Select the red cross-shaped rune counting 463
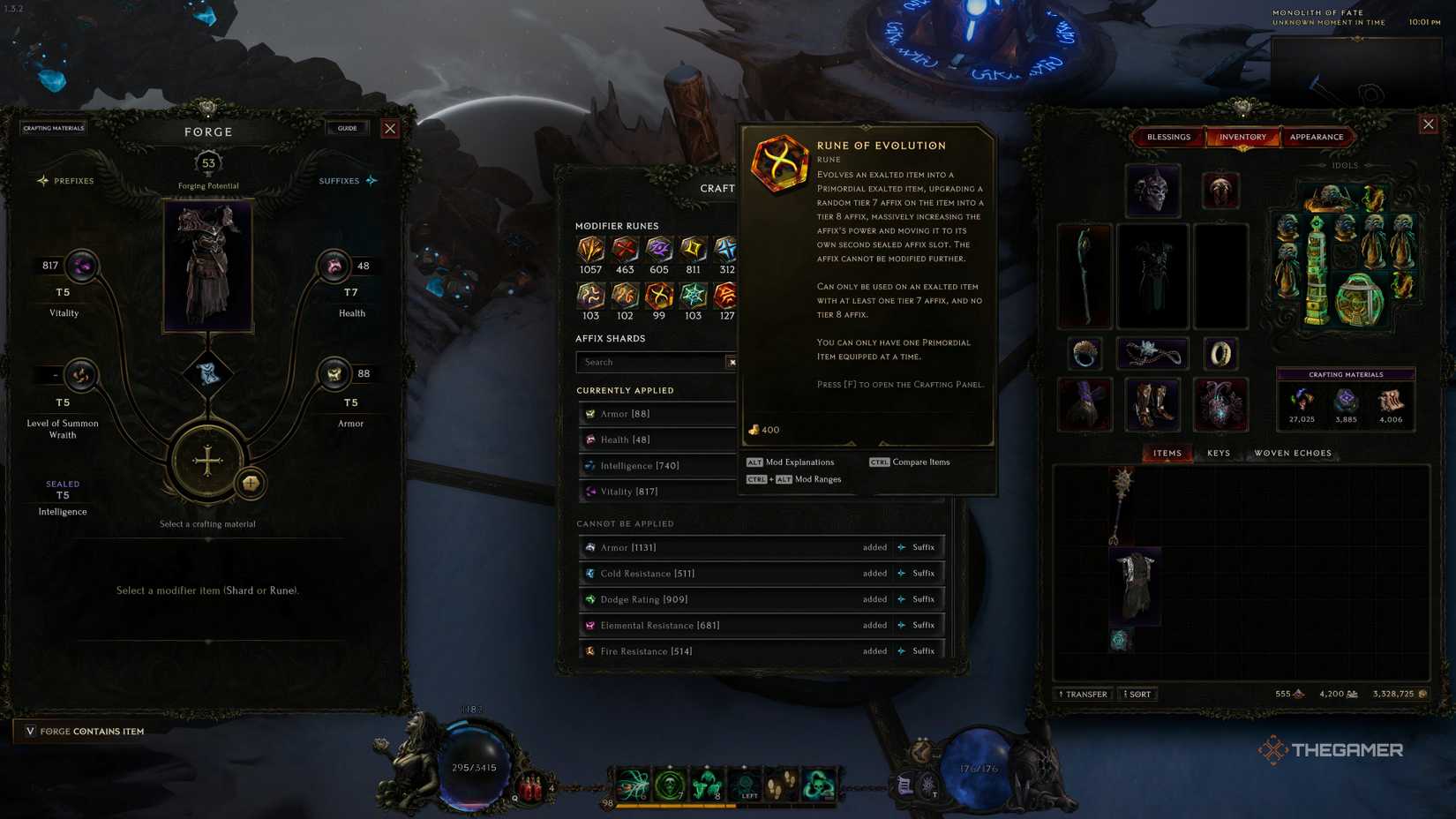Screen dimensions: 1456x819 (x=627, y=250)
